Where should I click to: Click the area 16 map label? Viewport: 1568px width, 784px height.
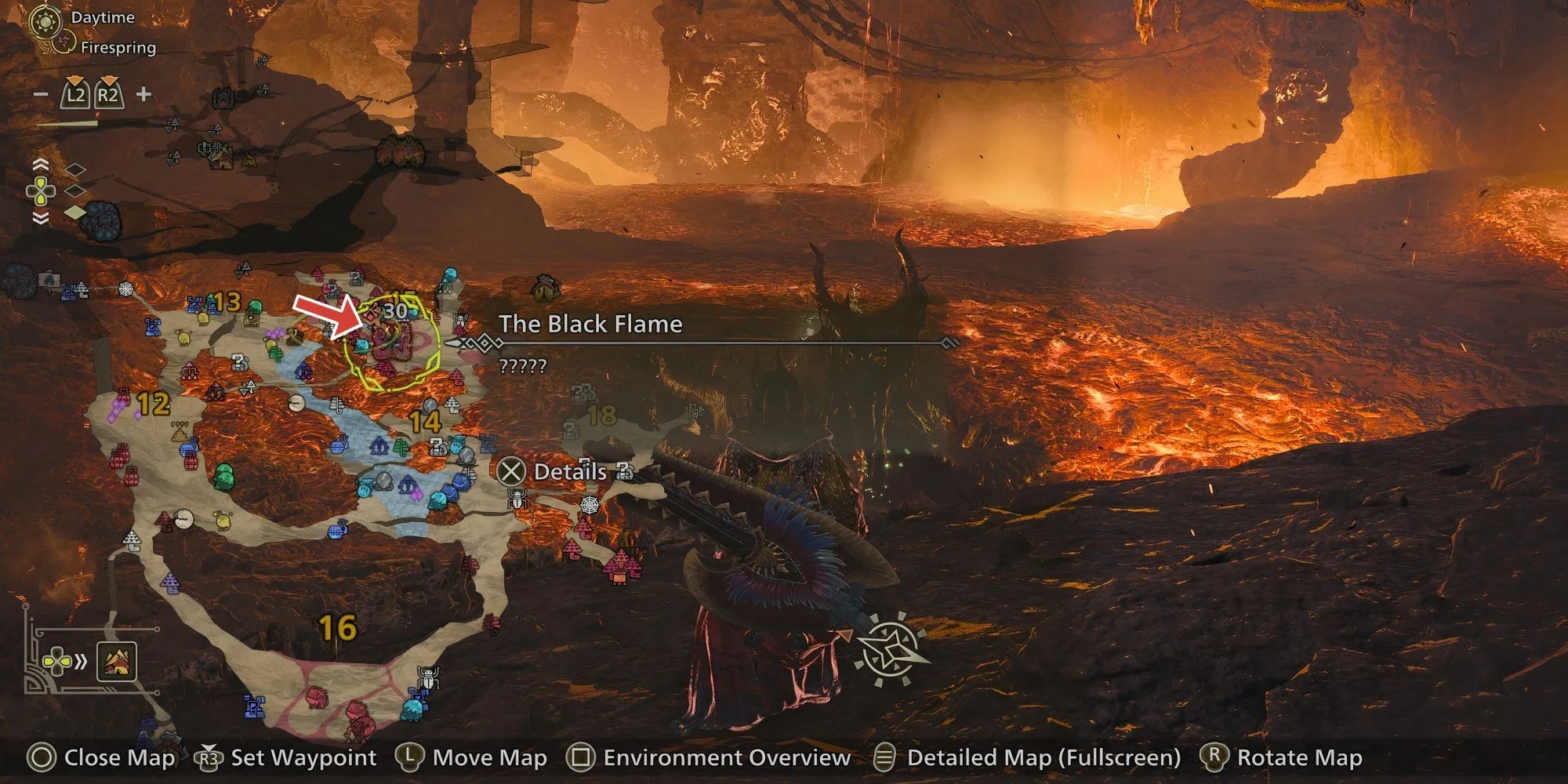[338, 627]
